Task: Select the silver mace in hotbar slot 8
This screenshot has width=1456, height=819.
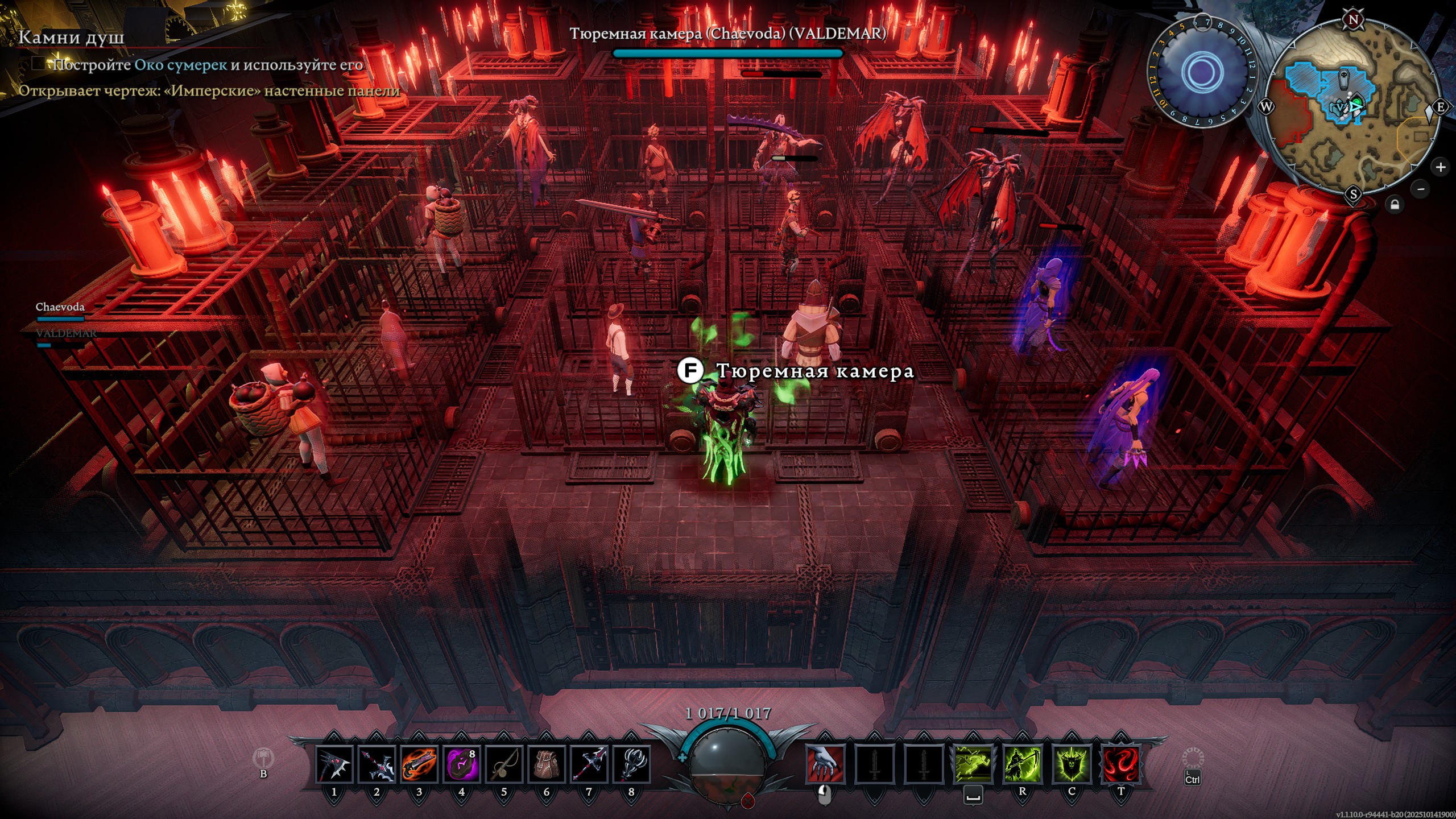Action: [631, 764]
